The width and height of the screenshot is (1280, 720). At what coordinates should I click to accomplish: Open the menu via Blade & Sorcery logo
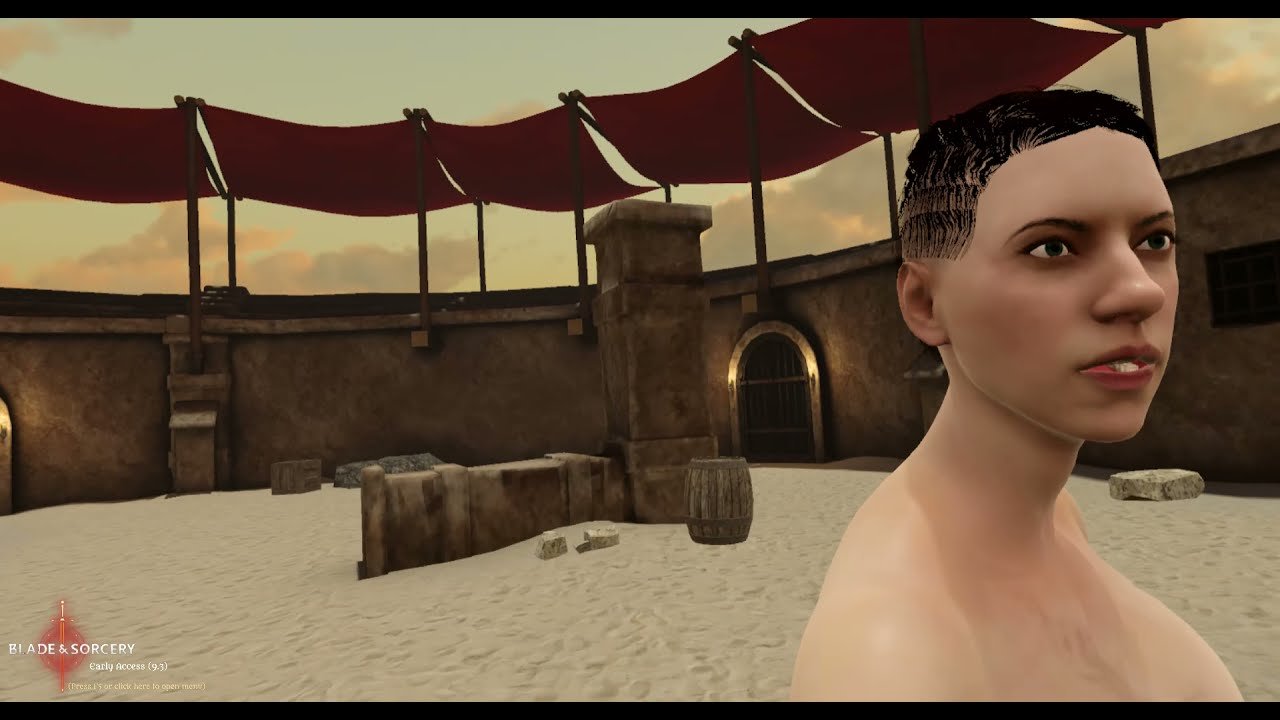pyautogui.click(x=71, y=649)
